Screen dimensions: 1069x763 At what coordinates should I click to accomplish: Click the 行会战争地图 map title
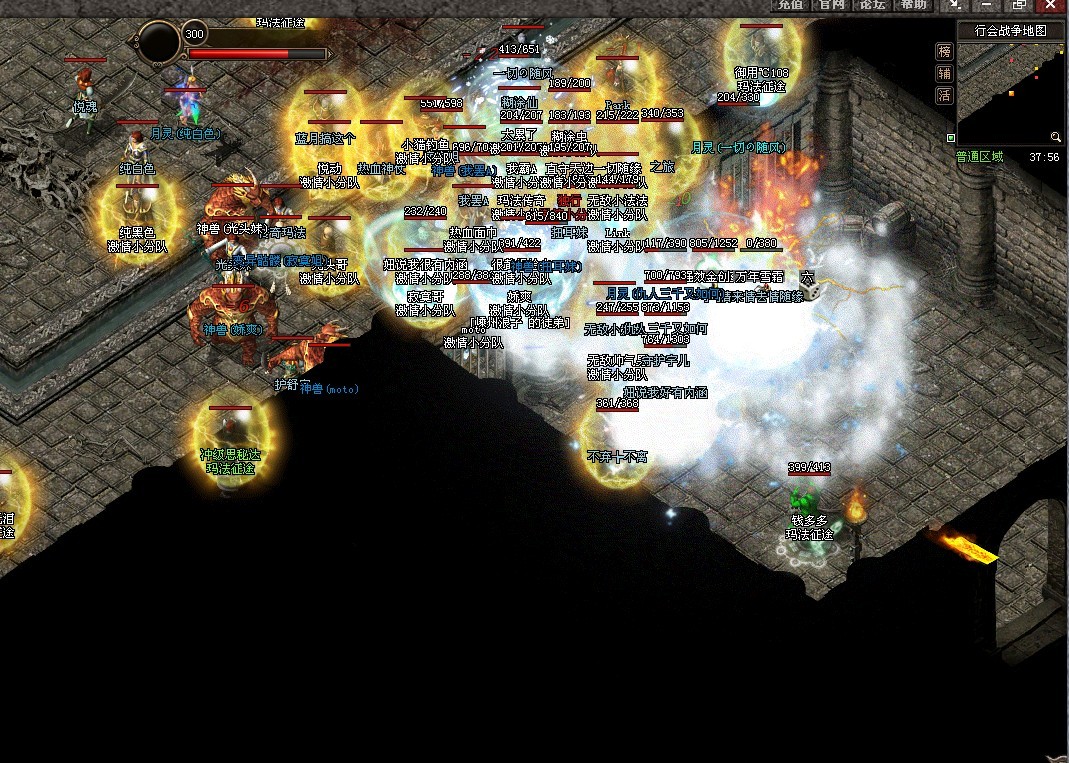1010,31
